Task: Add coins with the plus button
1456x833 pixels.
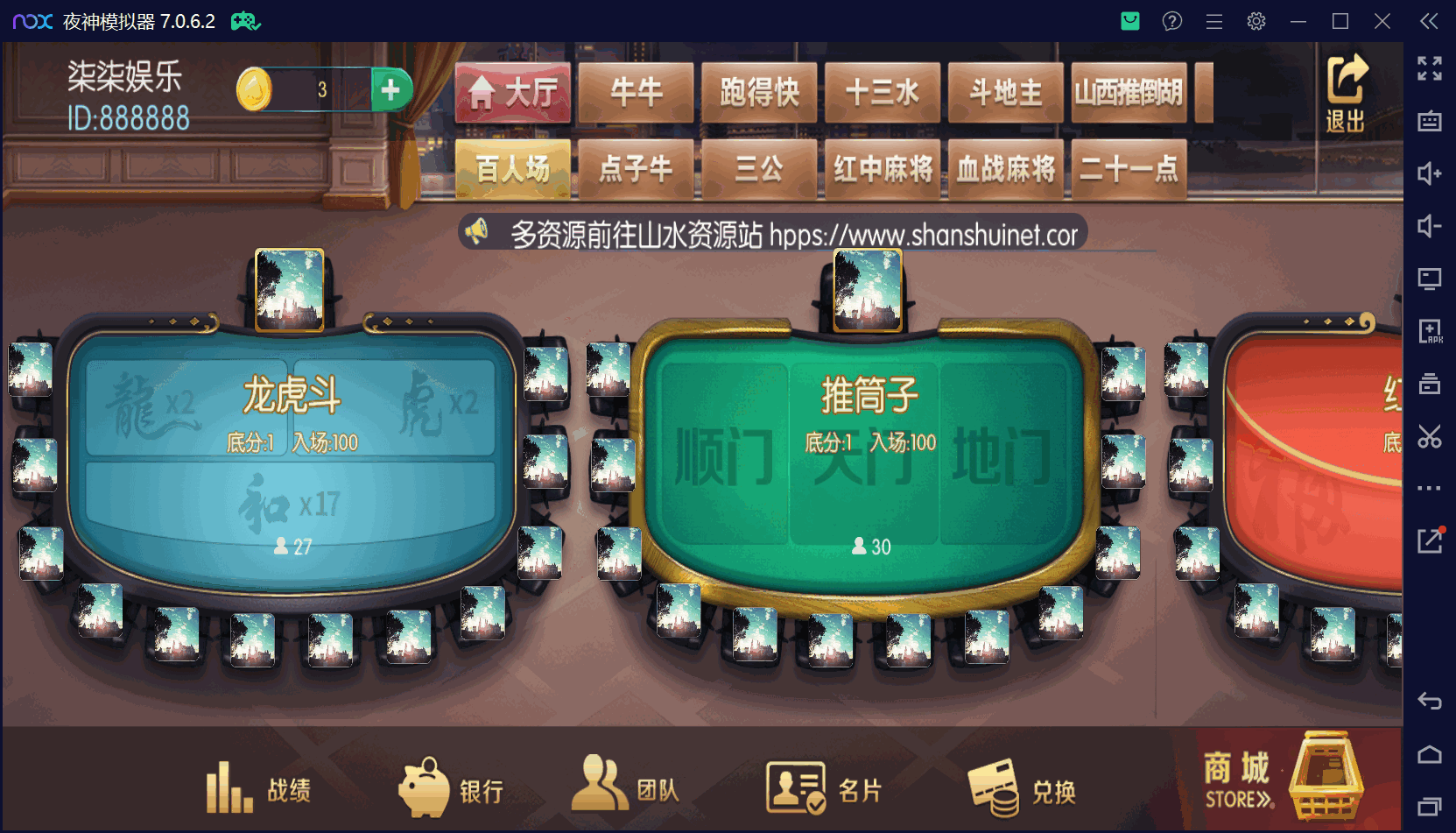Action: pyautogui.click(x=392, y=89)
